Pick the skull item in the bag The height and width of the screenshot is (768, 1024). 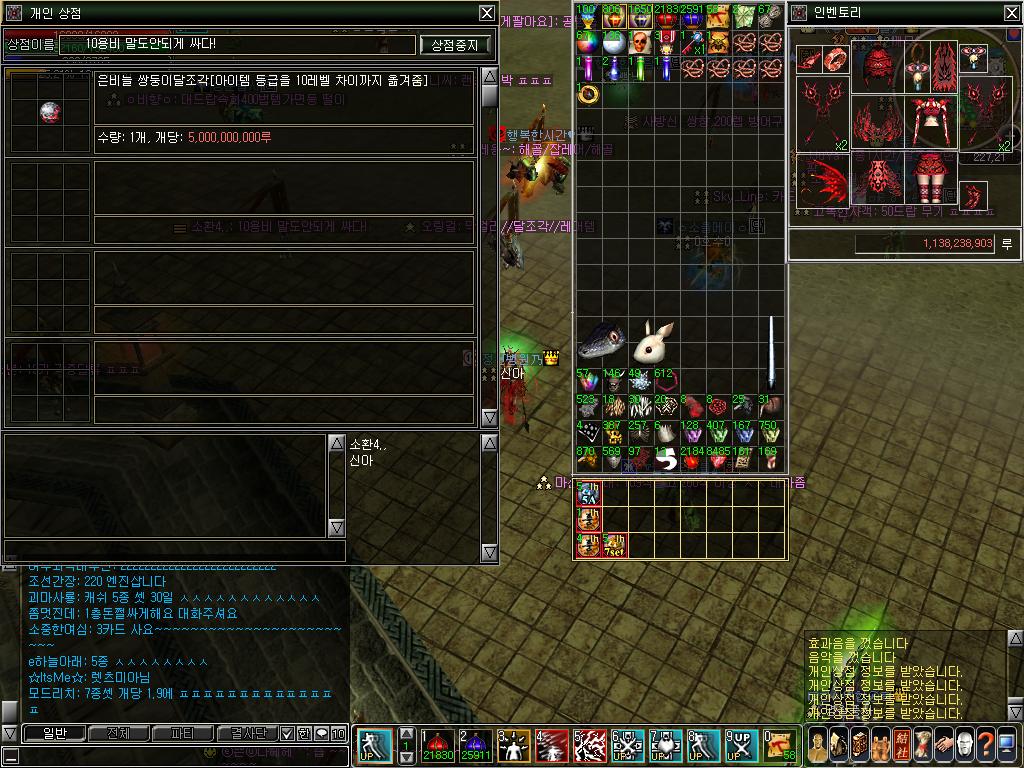[640, 43]
